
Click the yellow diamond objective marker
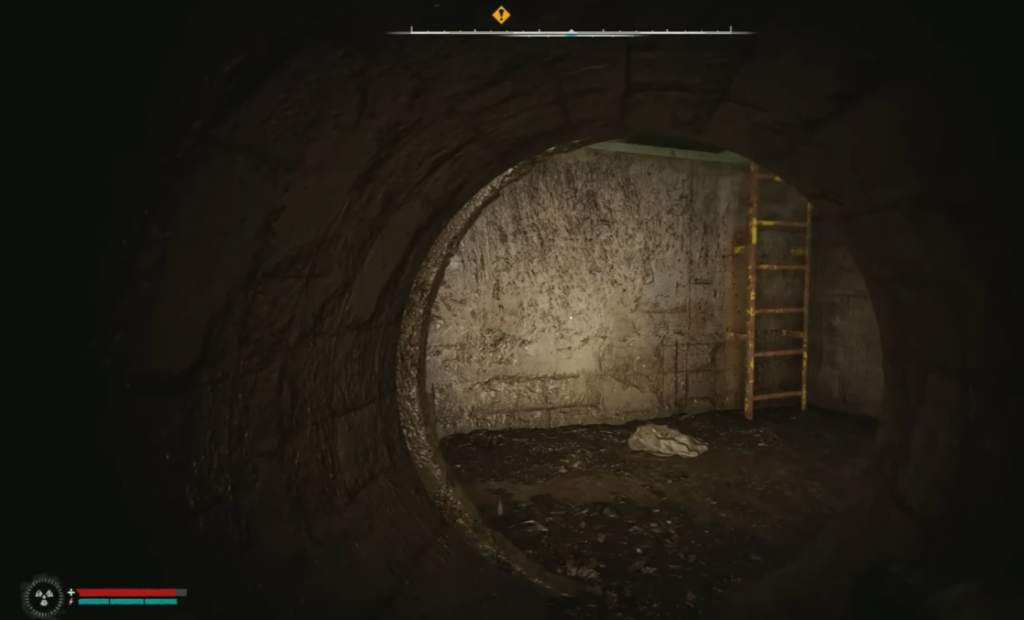point(501,15)
